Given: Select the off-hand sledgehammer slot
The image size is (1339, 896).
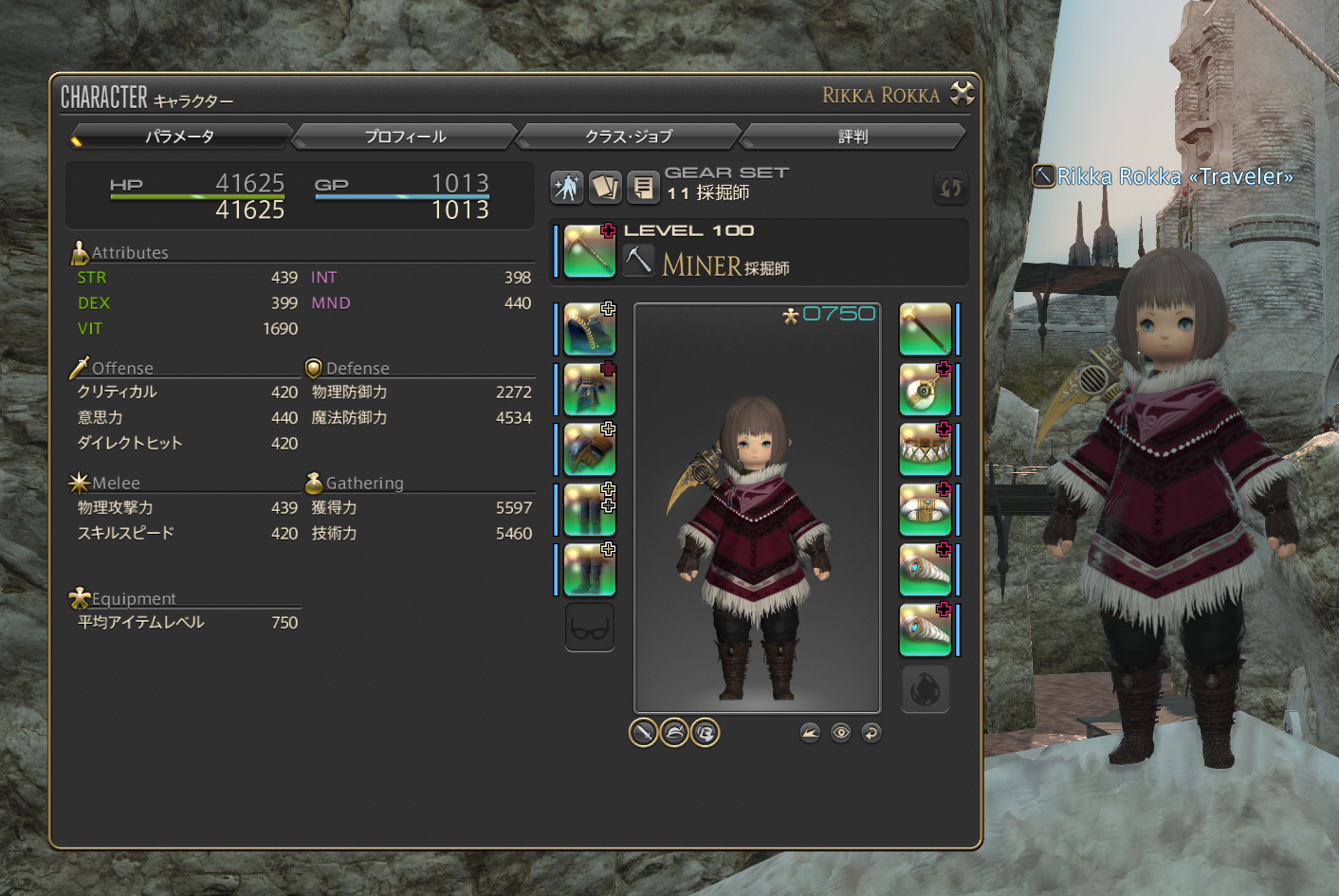Looking at the screenshot, I should (x=925, y=329).
